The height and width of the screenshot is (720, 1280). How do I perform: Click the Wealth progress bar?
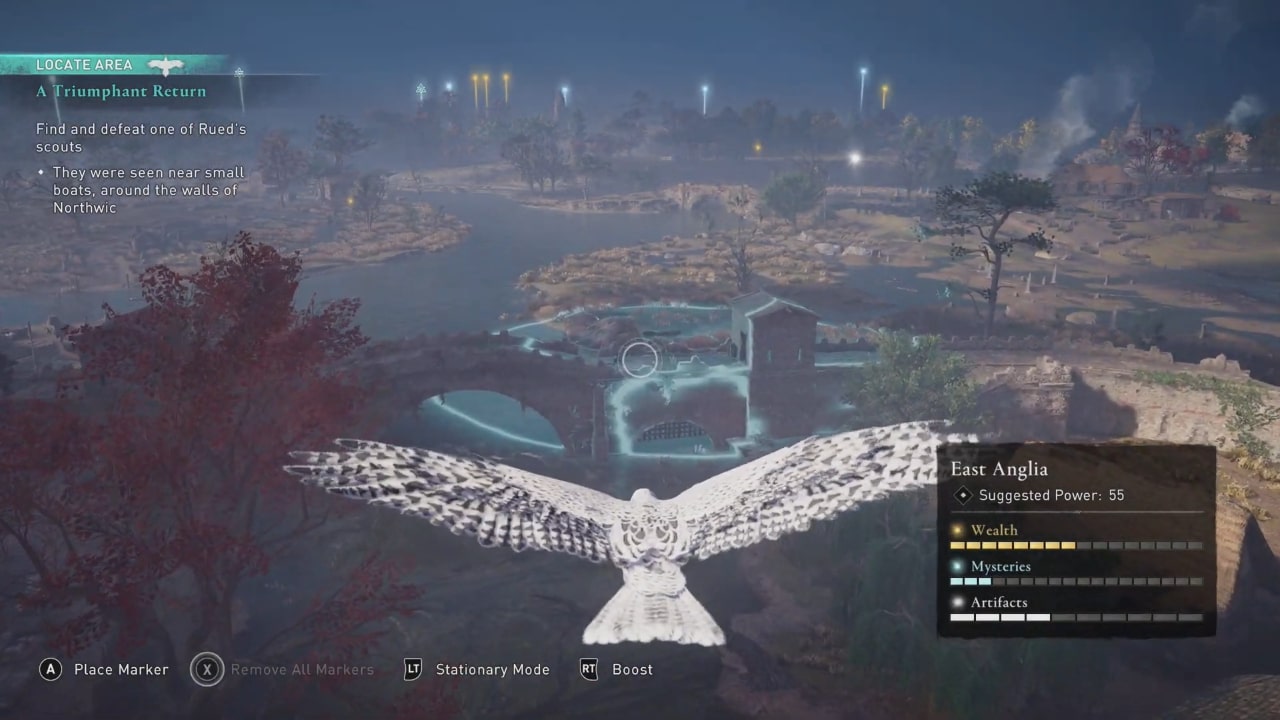[x=1077, y=545]
